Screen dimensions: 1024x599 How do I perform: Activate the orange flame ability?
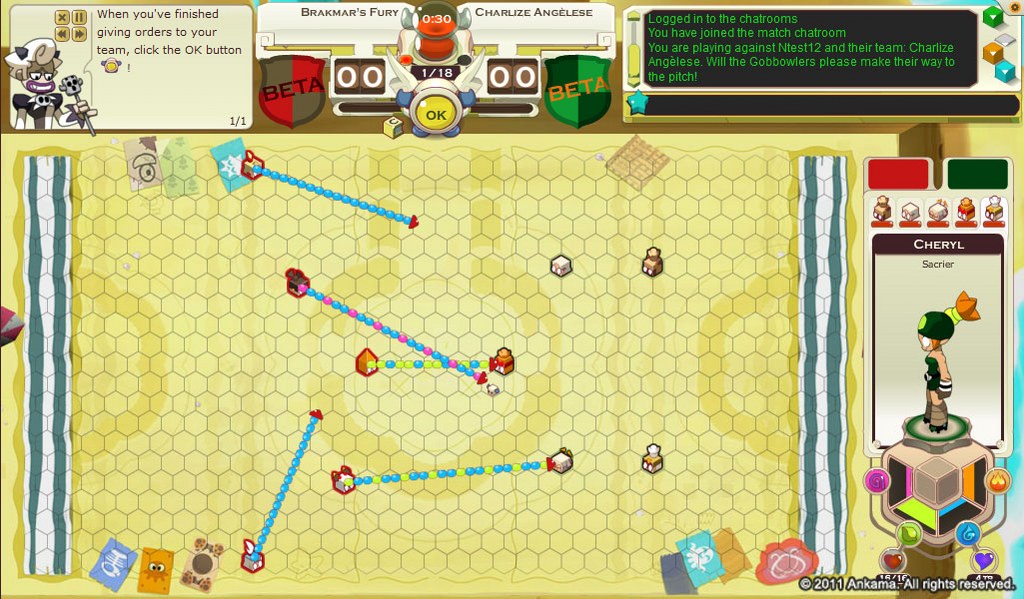(x=997, y=481)
